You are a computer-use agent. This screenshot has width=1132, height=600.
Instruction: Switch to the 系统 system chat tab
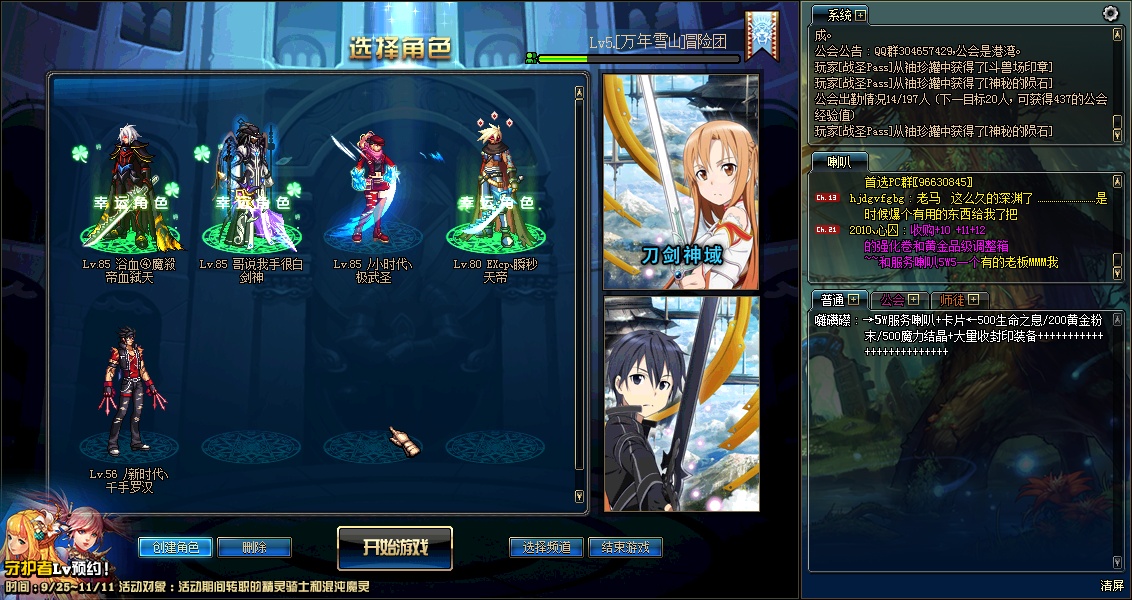[839, 15]
